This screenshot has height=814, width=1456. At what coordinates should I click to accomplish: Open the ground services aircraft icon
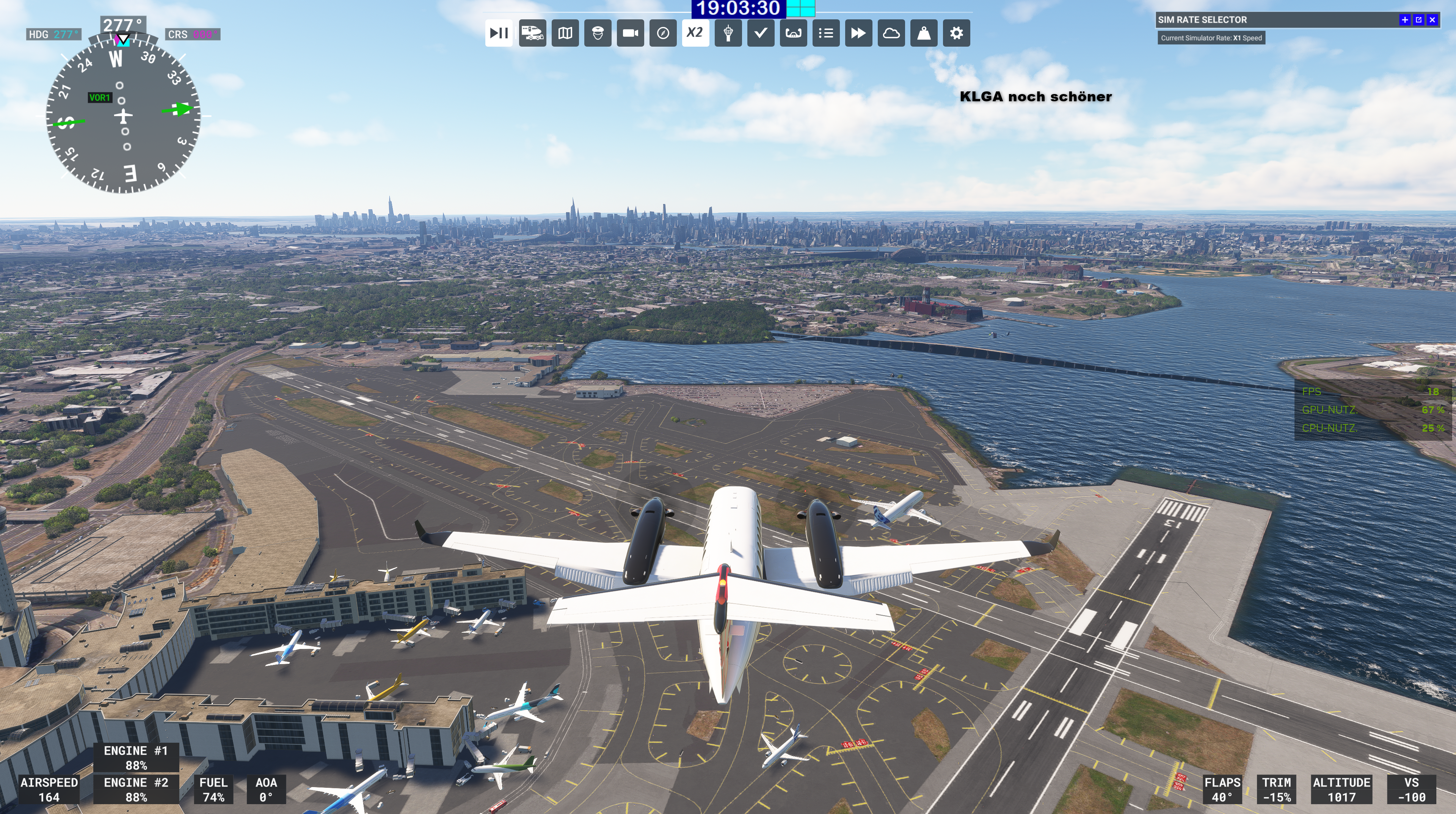coord(532,33)
